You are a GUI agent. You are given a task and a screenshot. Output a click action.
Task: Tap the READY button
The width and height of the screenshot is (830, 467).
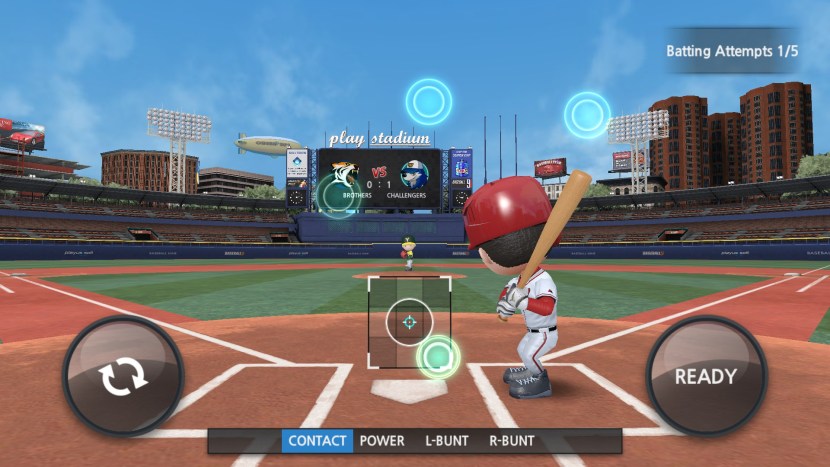click(x=705, y=376)
